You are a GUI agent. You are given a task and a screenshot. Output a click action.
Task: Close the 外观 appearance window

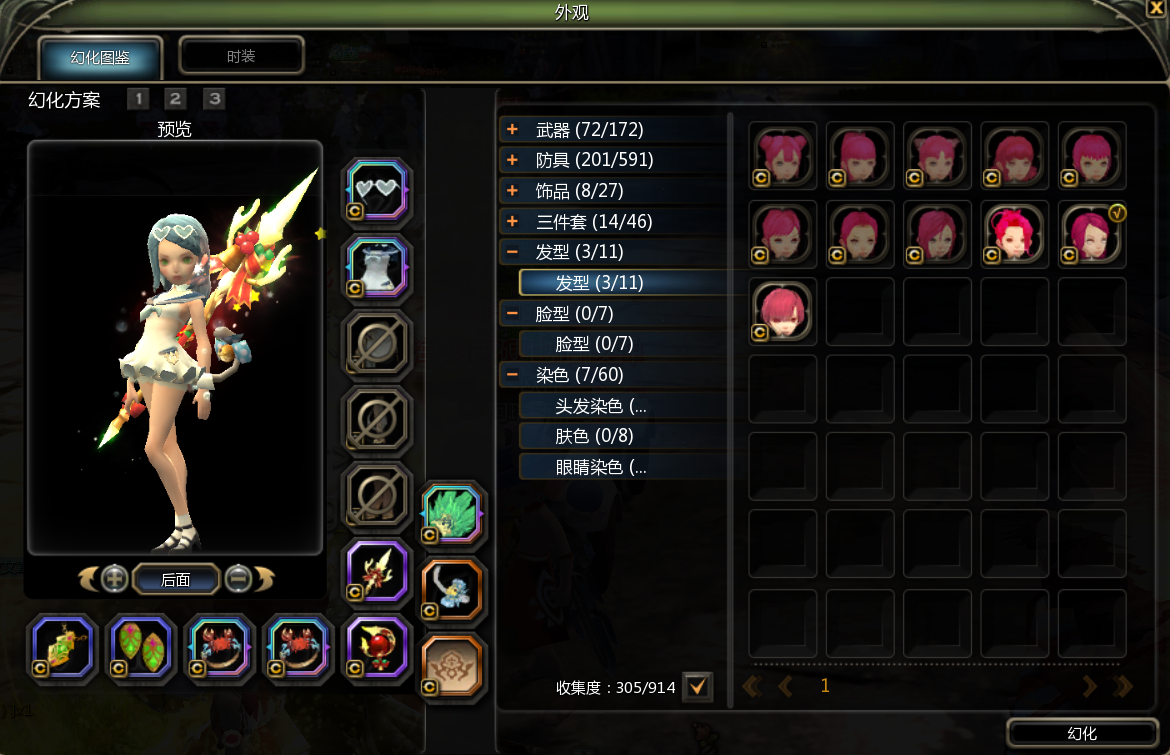pos(1156,8)
